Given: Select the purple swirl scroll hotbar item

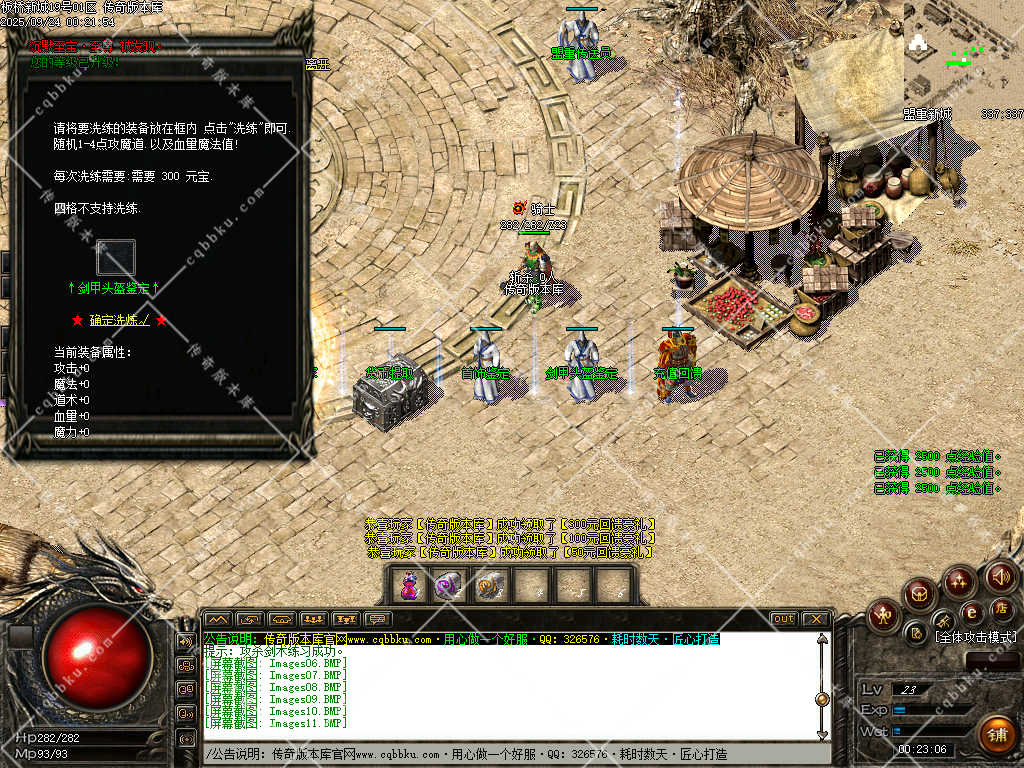Looking at the screenshot, I should point(449,586).
